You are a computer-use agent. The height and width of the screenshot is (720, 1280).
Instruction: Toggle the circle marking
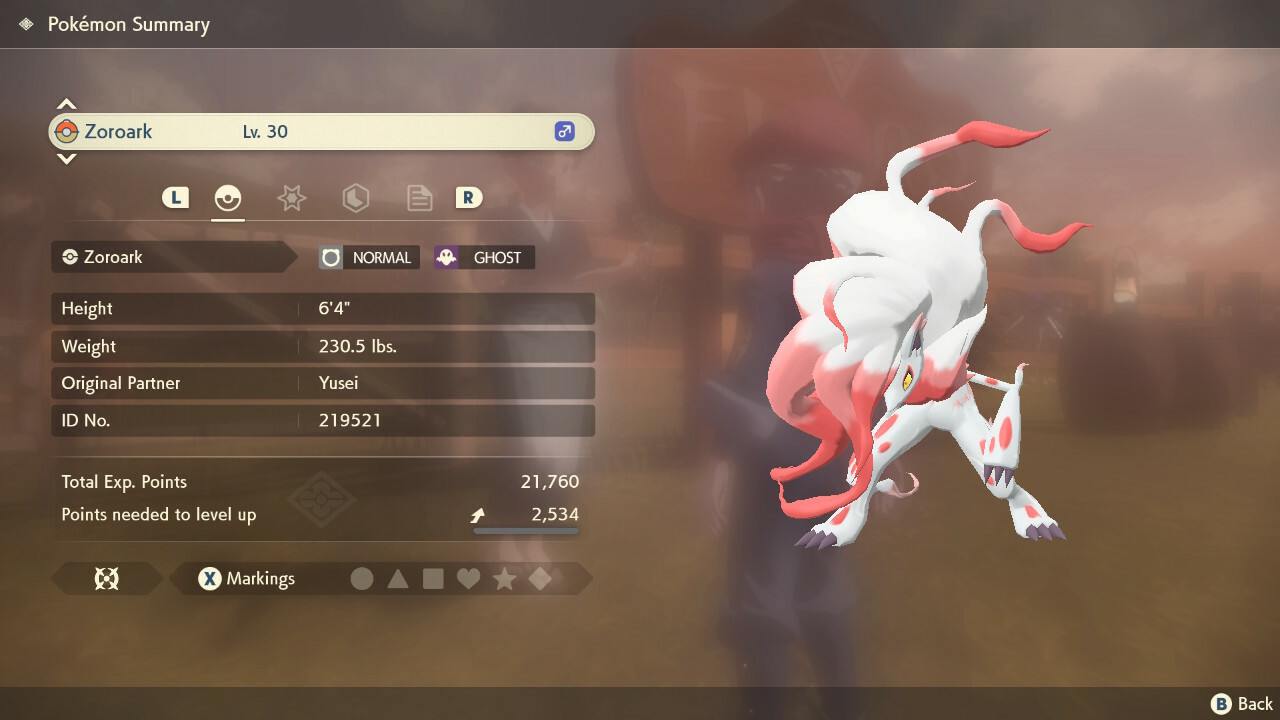pyautogui.click(x=362, y=579)
